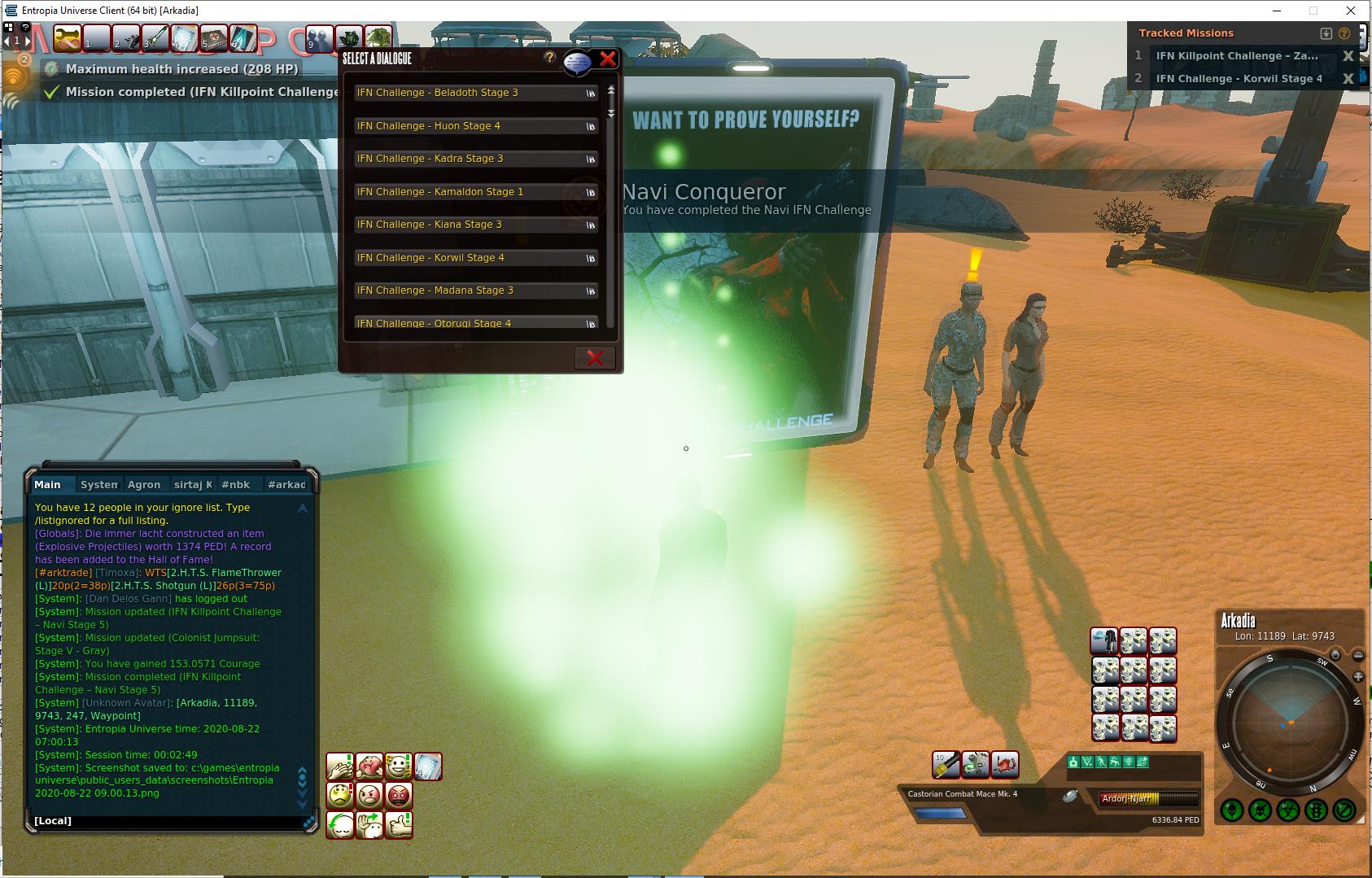
Task: Cancel dialogue with the bottom red X button
Action: [595, 358]
